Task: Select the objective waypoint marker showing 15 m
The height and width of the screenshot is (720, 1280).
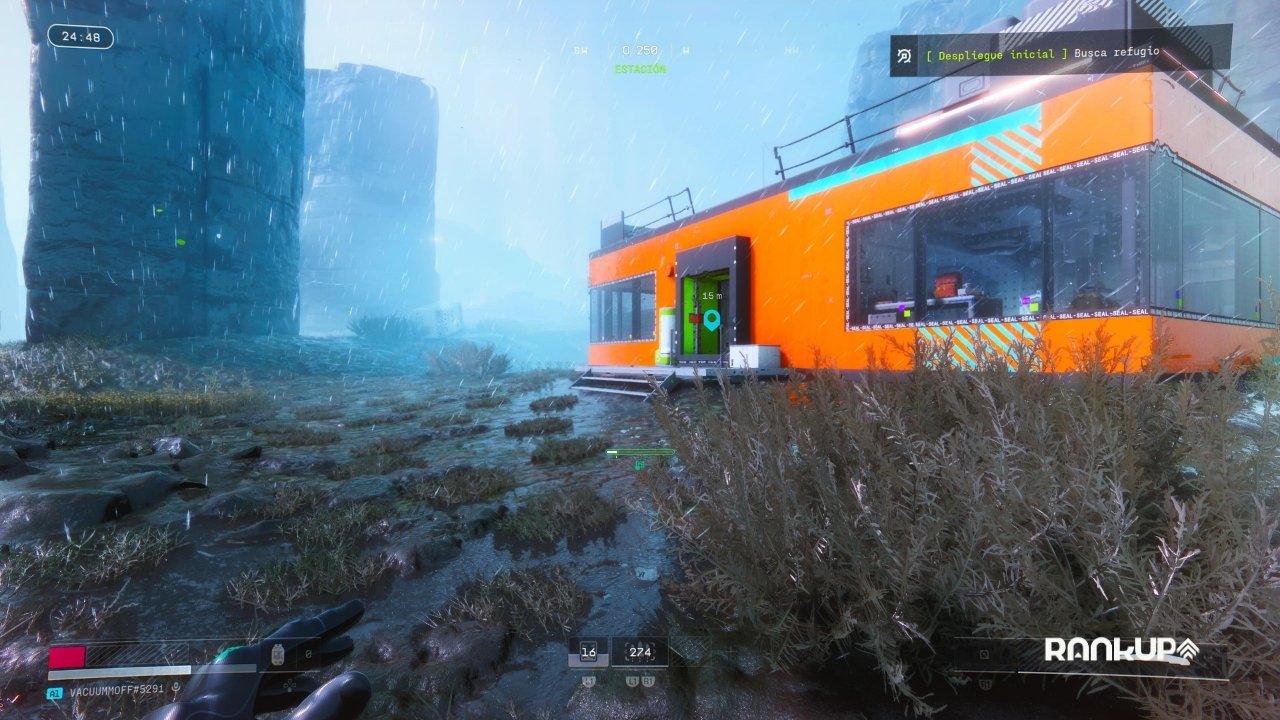Action: [x=712, y=320]
